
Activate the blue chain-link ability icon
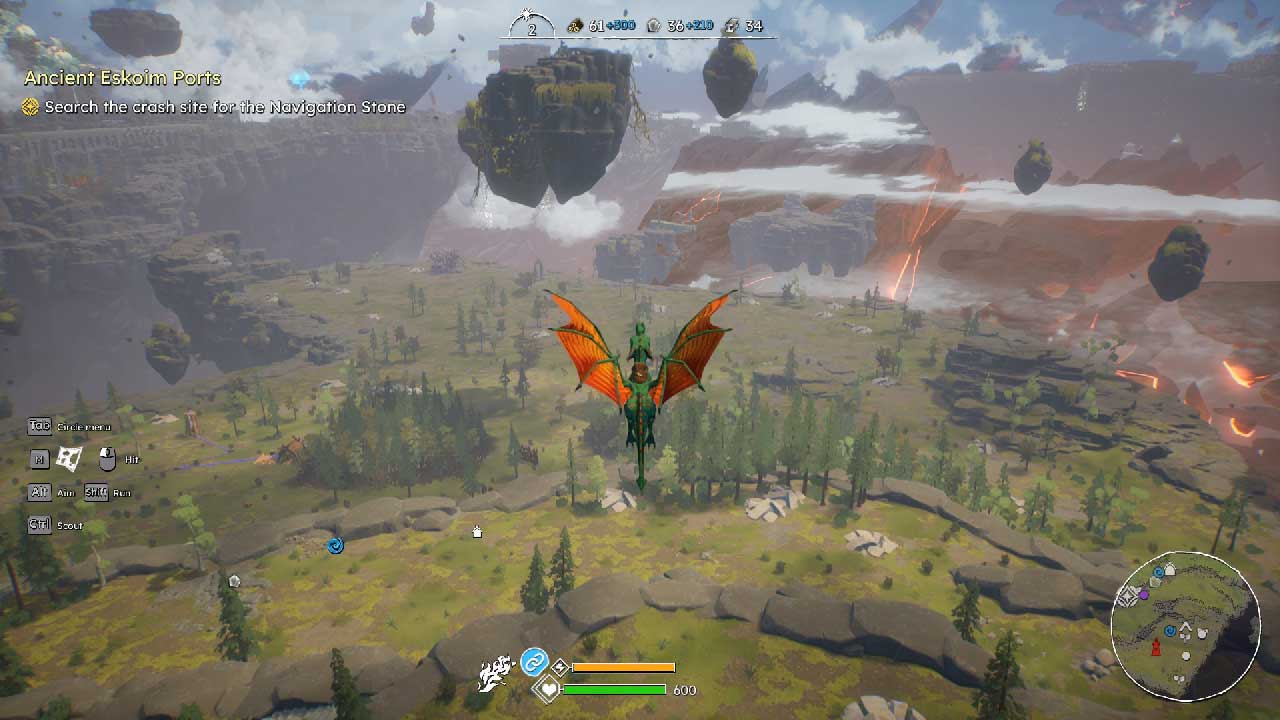533,662
